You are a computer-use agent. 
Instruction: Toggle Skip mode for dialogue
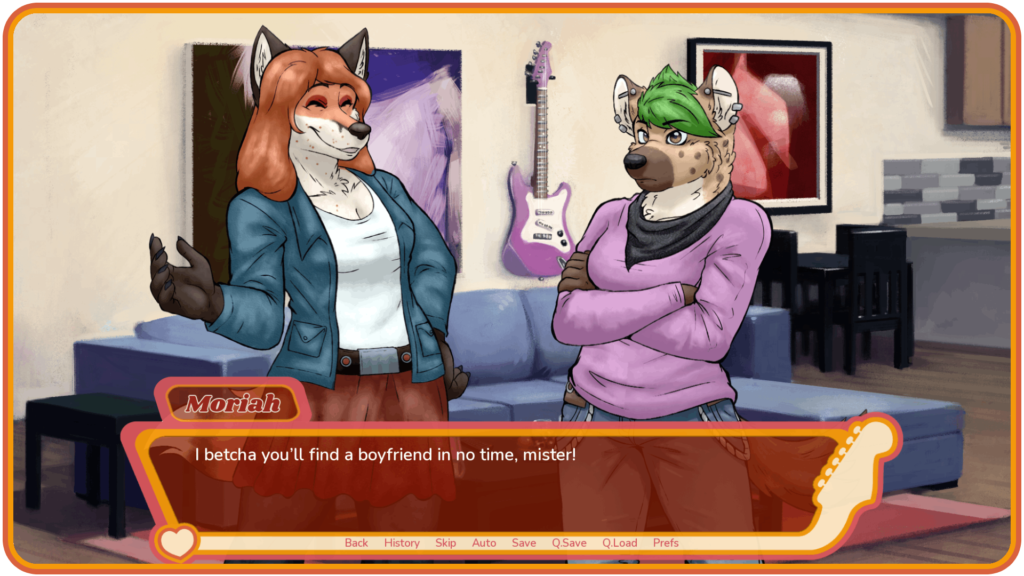[x=445, y=543]
